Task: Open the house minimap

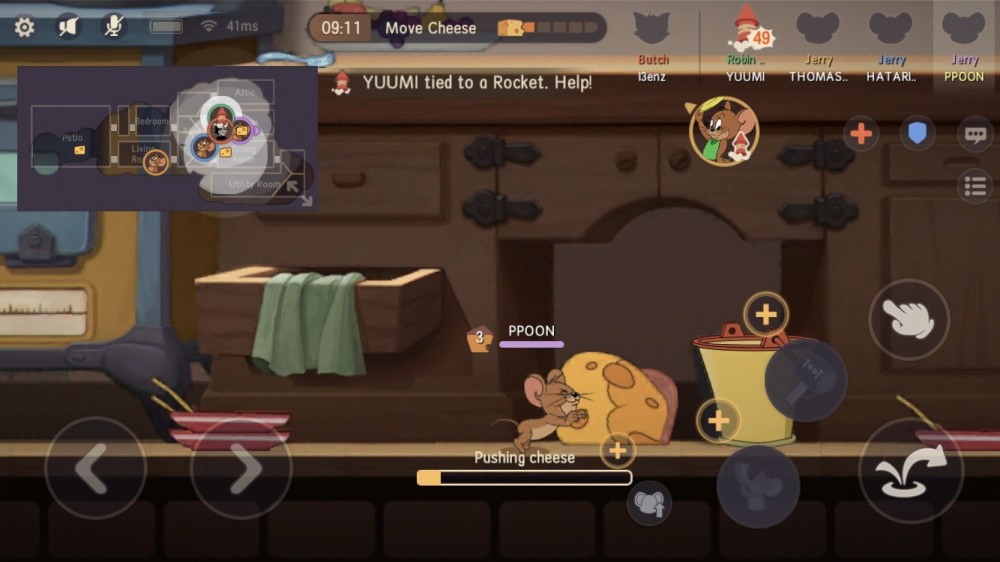Action: pyautogui.click(x=160, y=138)
